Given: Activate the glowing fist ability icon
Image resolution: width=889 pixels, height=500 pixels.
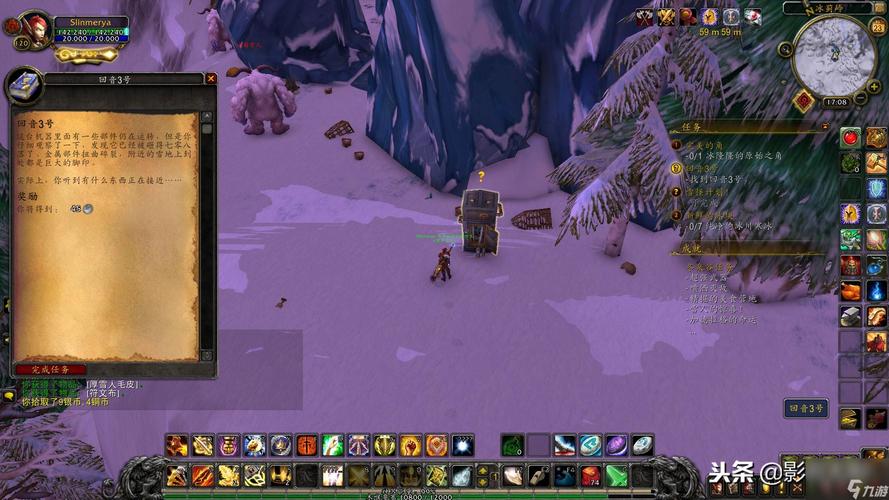Looking at the screenshot, I should [412, 445].
